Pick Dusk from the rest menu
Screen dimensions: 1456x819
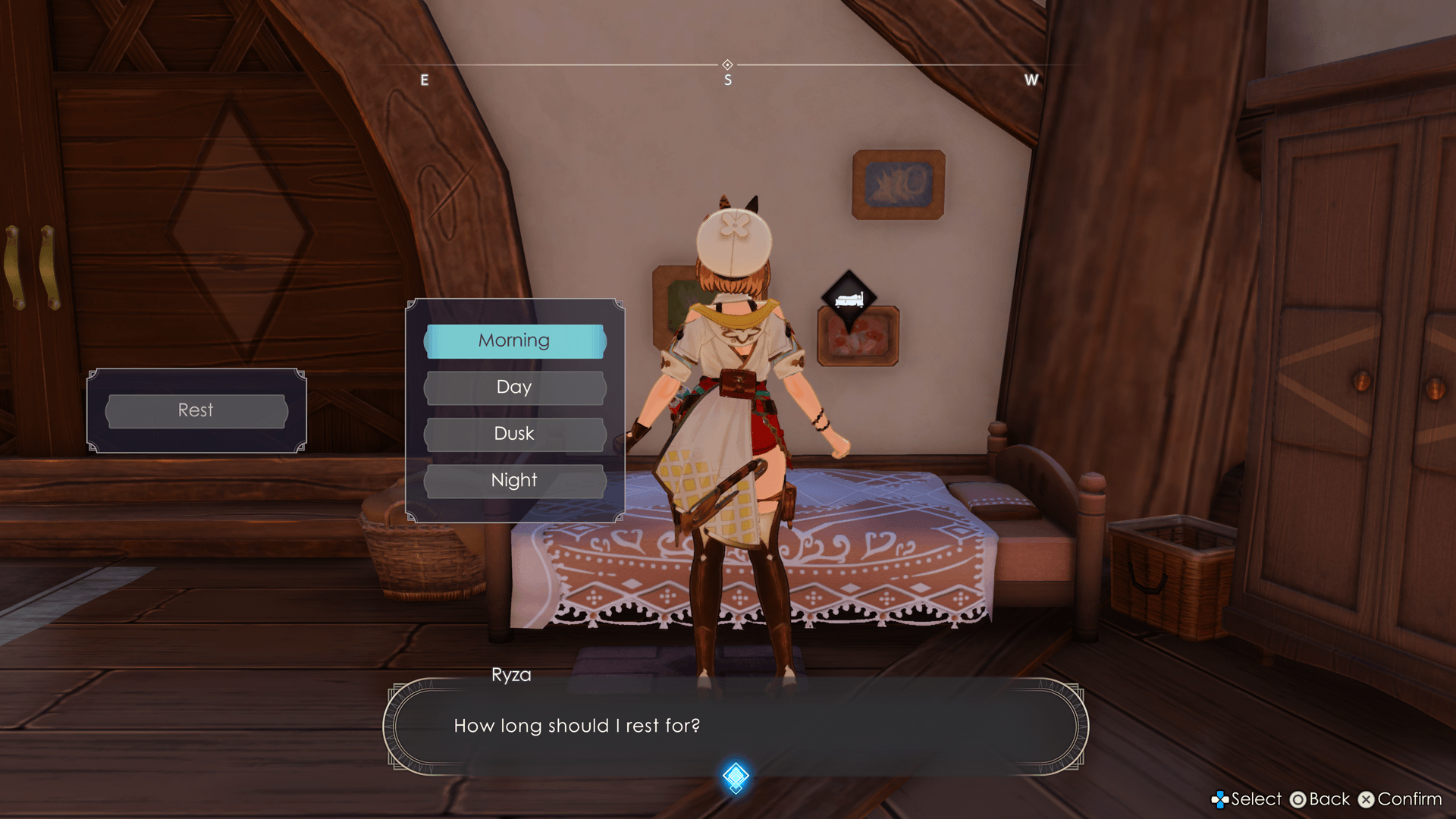click(515, 434)
